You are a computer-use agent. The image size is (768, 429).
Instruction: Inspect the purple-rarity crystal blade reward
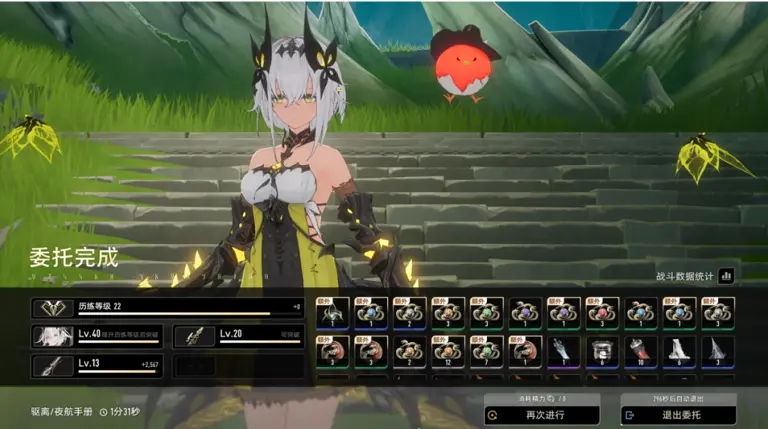tap(563, 351)
